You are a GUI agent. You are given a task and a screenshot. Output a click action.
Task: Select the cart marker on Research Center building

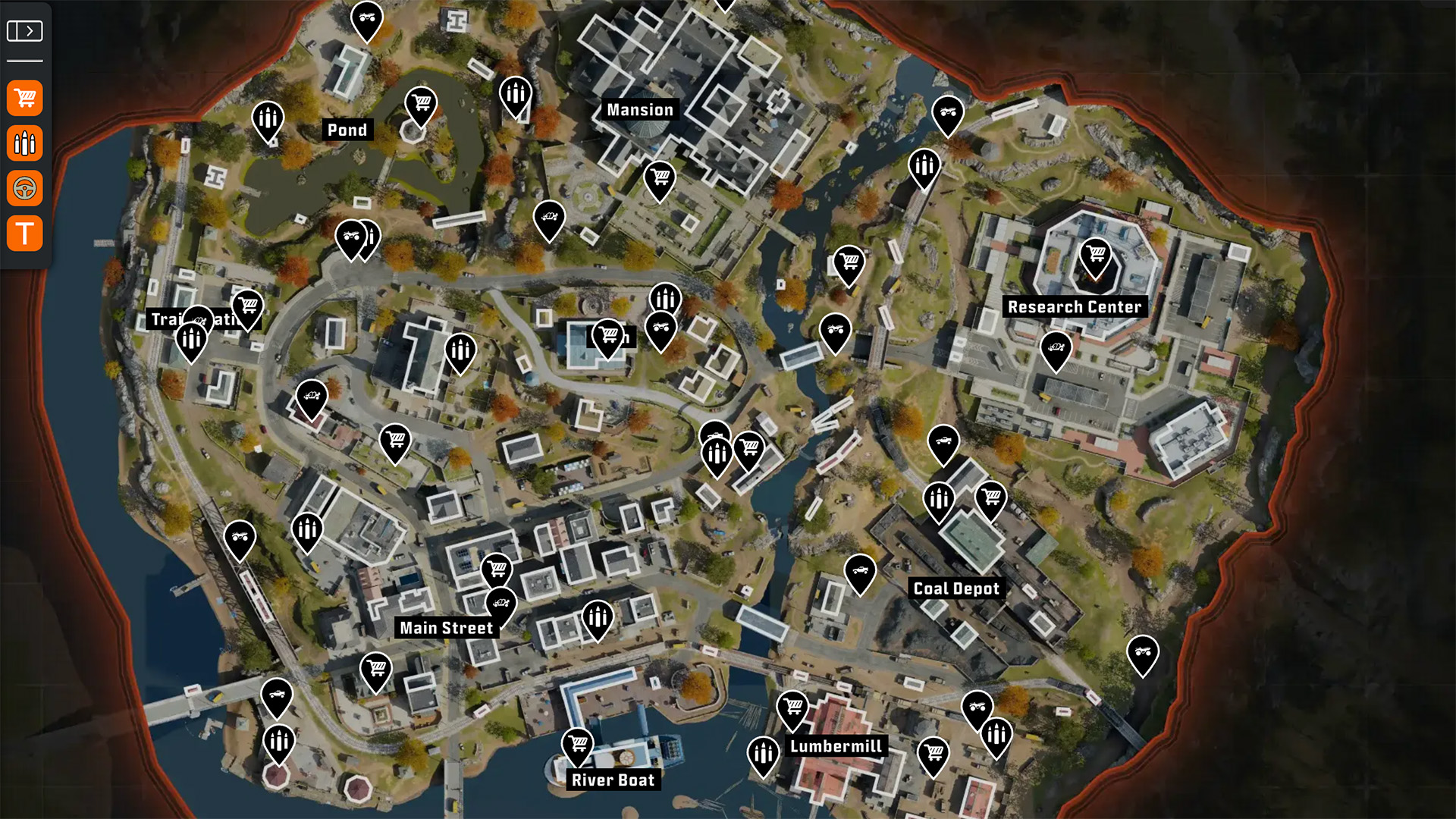(1095, 255)
